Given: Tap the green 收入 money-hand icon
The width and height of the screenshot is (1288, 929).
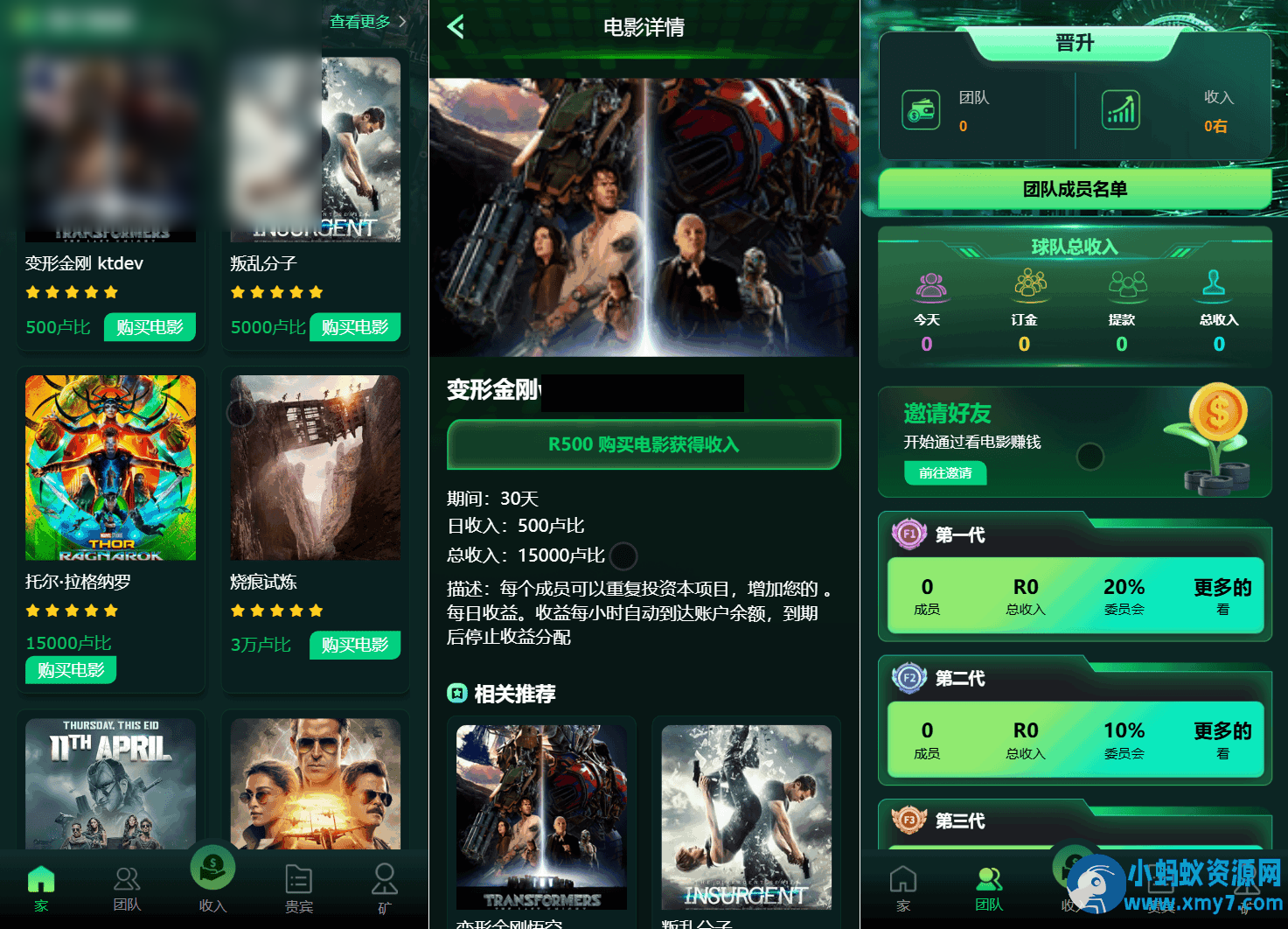Looking at the screenshot, I should coord(212,868).
